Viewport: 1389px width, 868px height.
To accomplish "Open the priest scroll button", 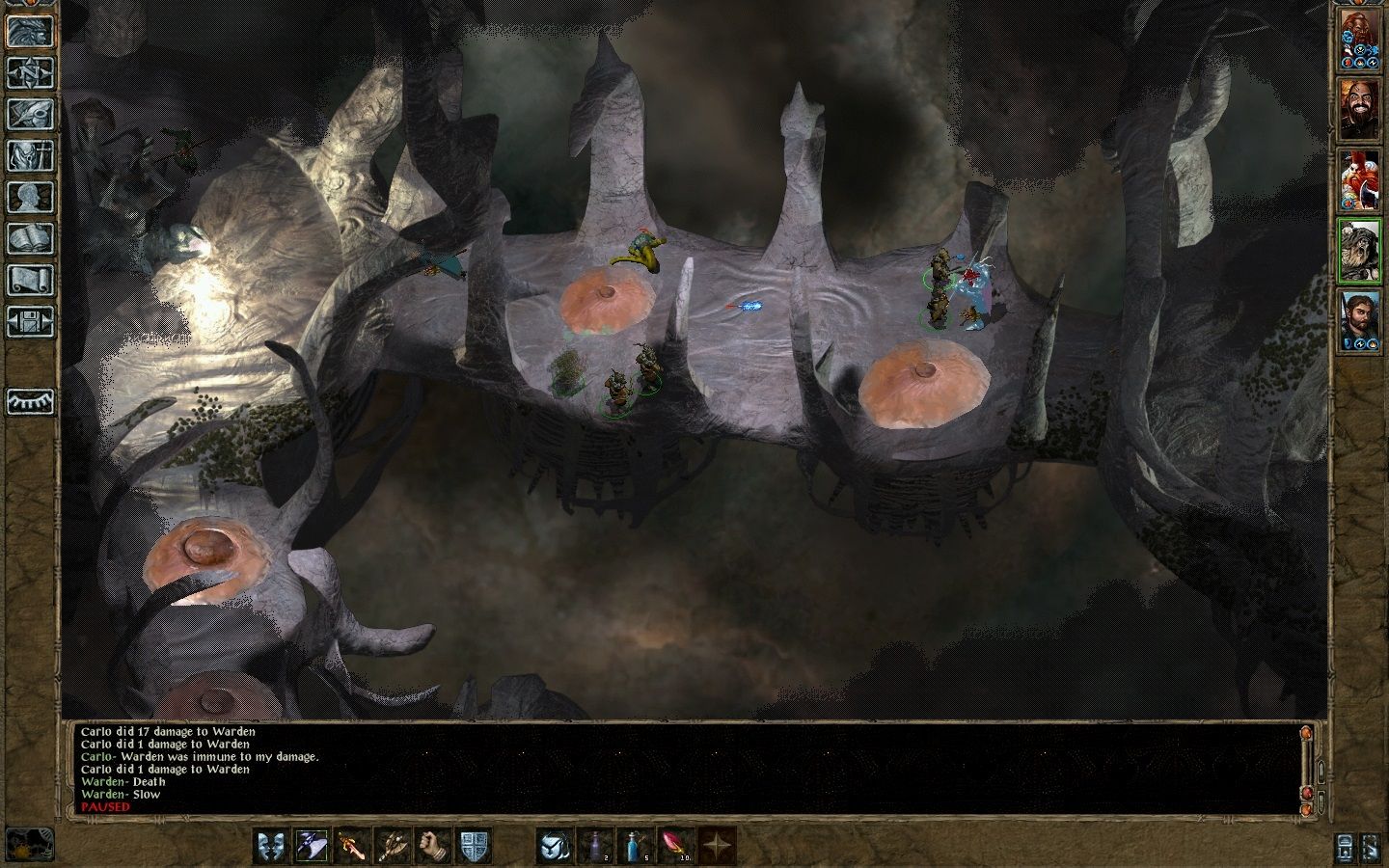I will pos(30,280).
